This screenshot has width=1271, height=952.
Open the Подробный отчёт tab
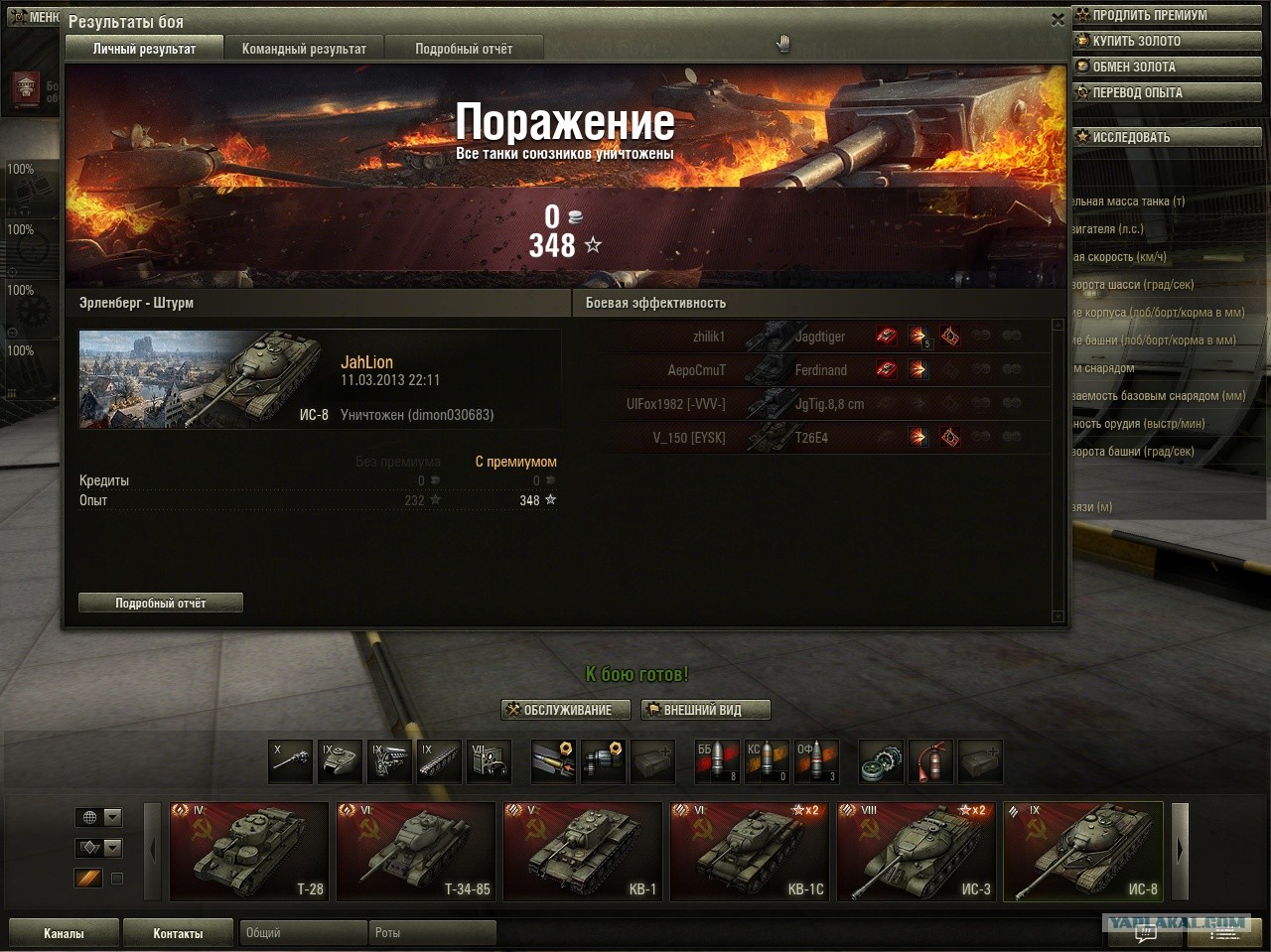464,49
